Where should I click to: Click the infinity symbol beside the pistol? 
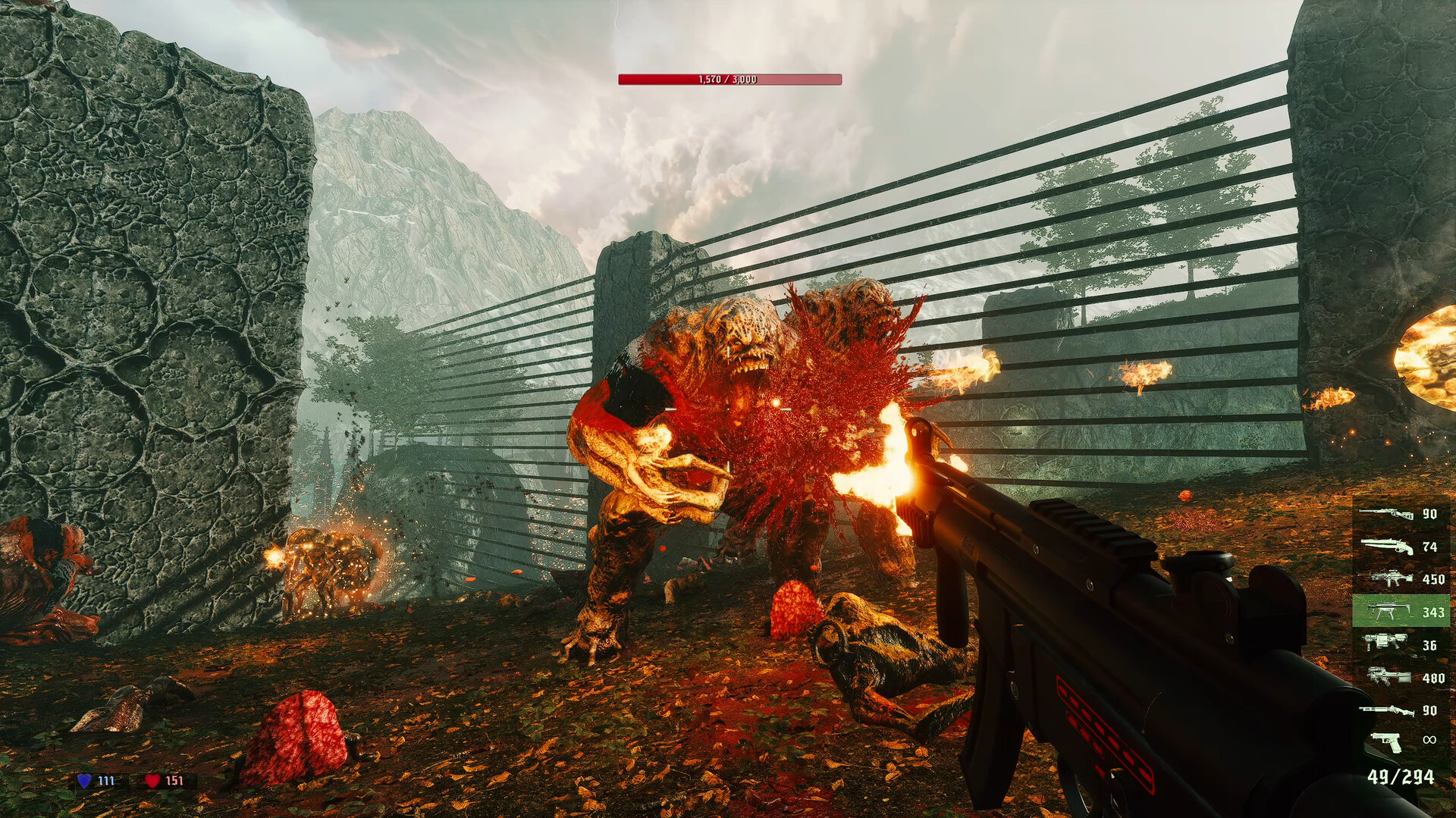pyautogui.click(x=1430, y=739)
